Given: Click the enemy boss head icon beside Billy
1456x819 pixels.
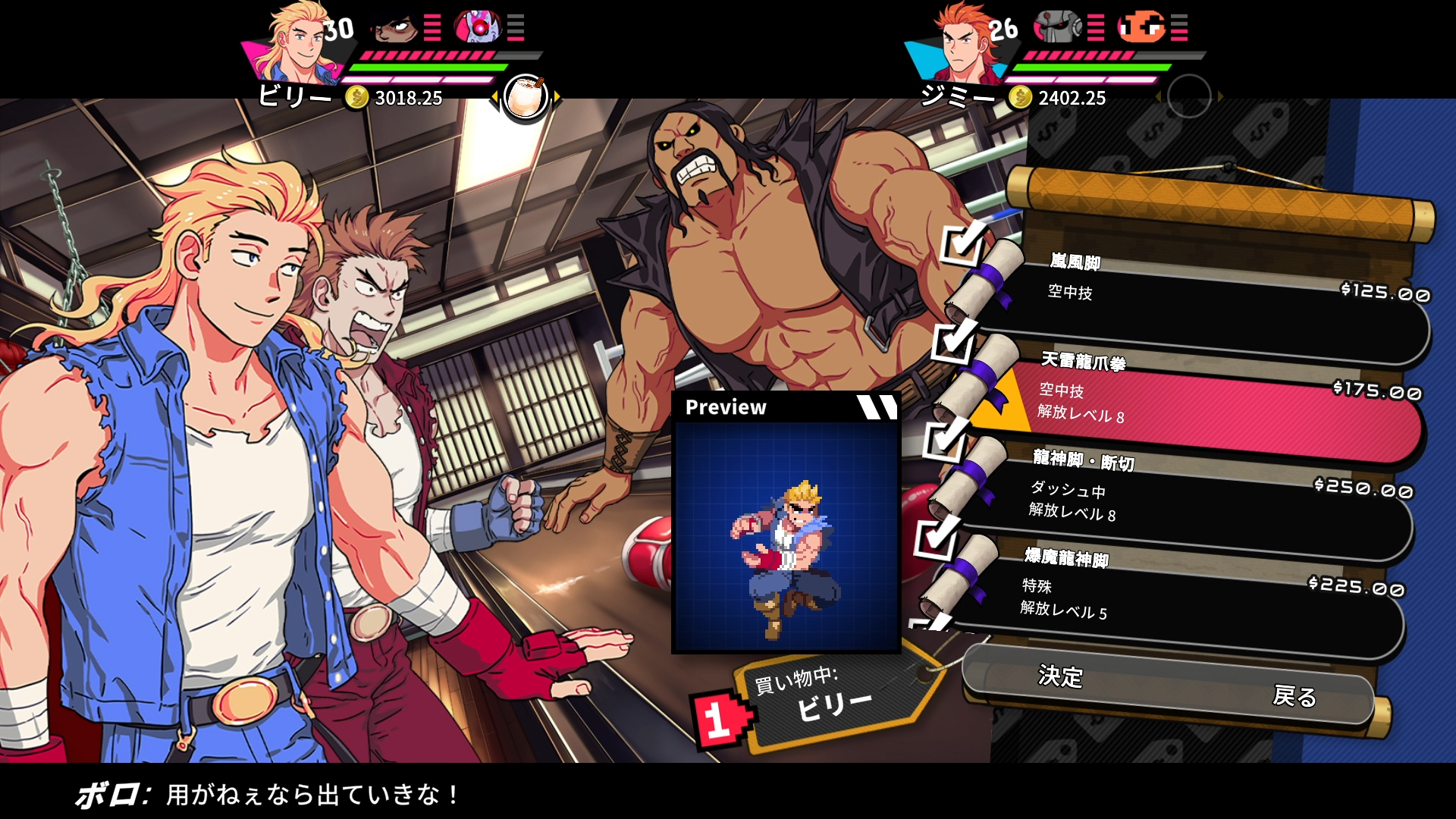Looking at the screenshot, I should click(x=392, y=27).
